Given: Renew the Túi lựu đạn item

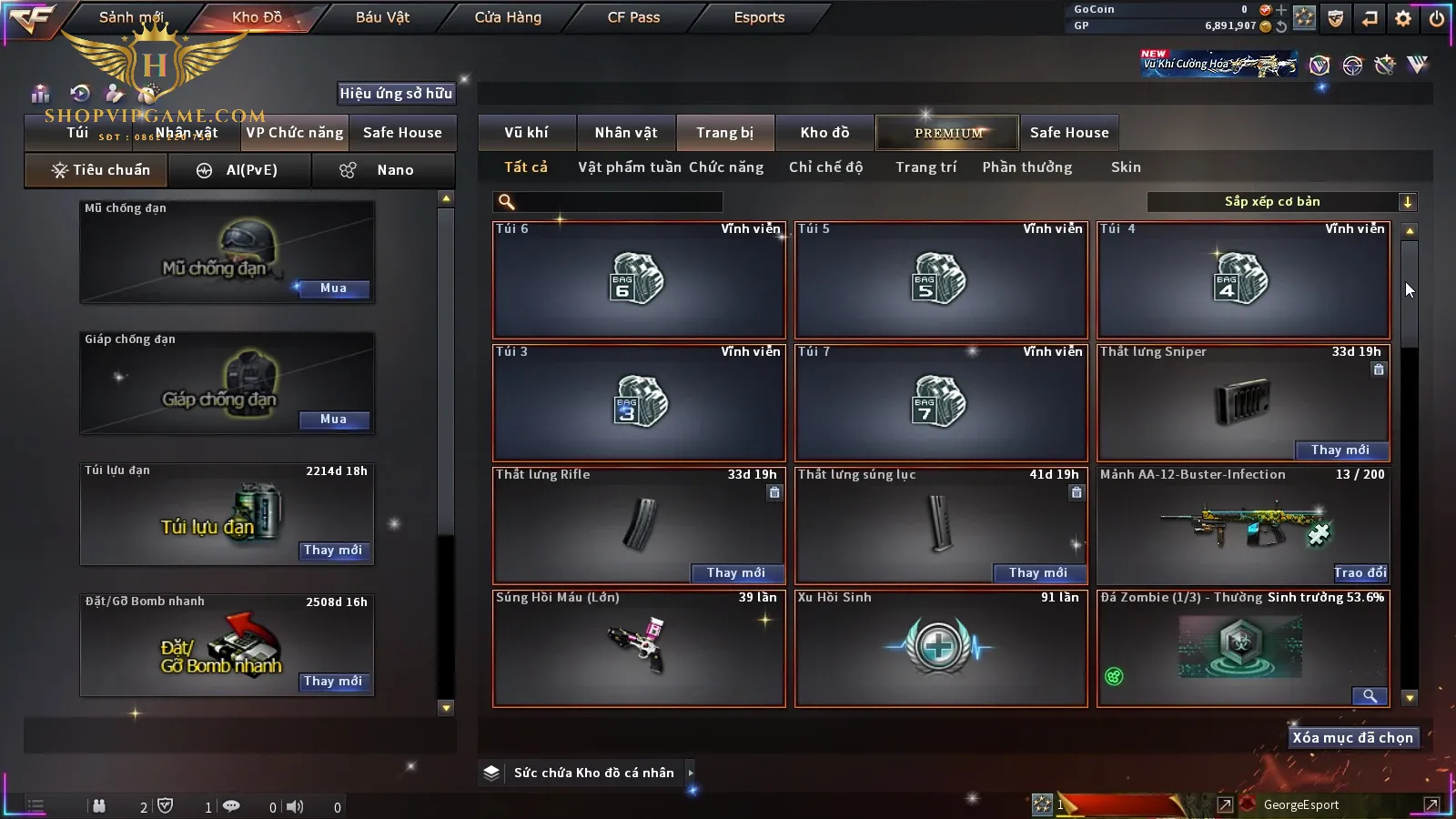Looking at the screenshot, I should [x=333, y=551].
